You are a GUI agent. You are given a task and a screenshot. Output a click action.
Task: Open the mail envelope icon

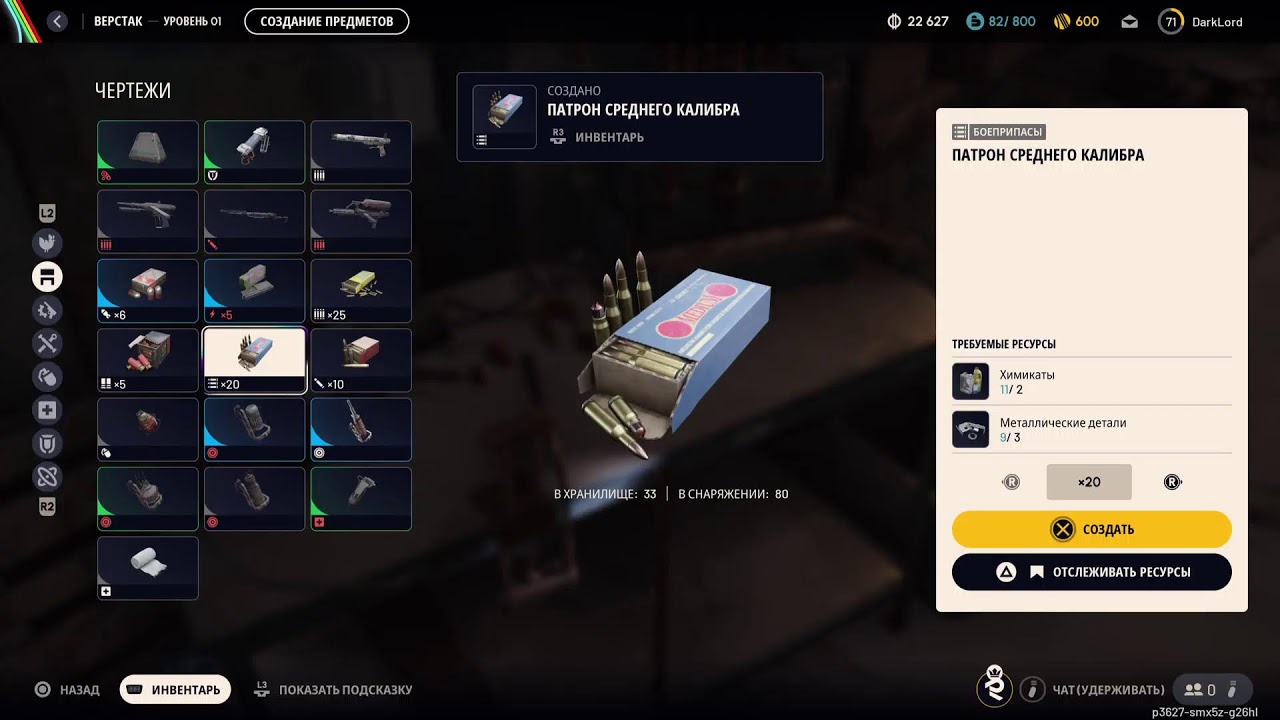[1129, 21]
